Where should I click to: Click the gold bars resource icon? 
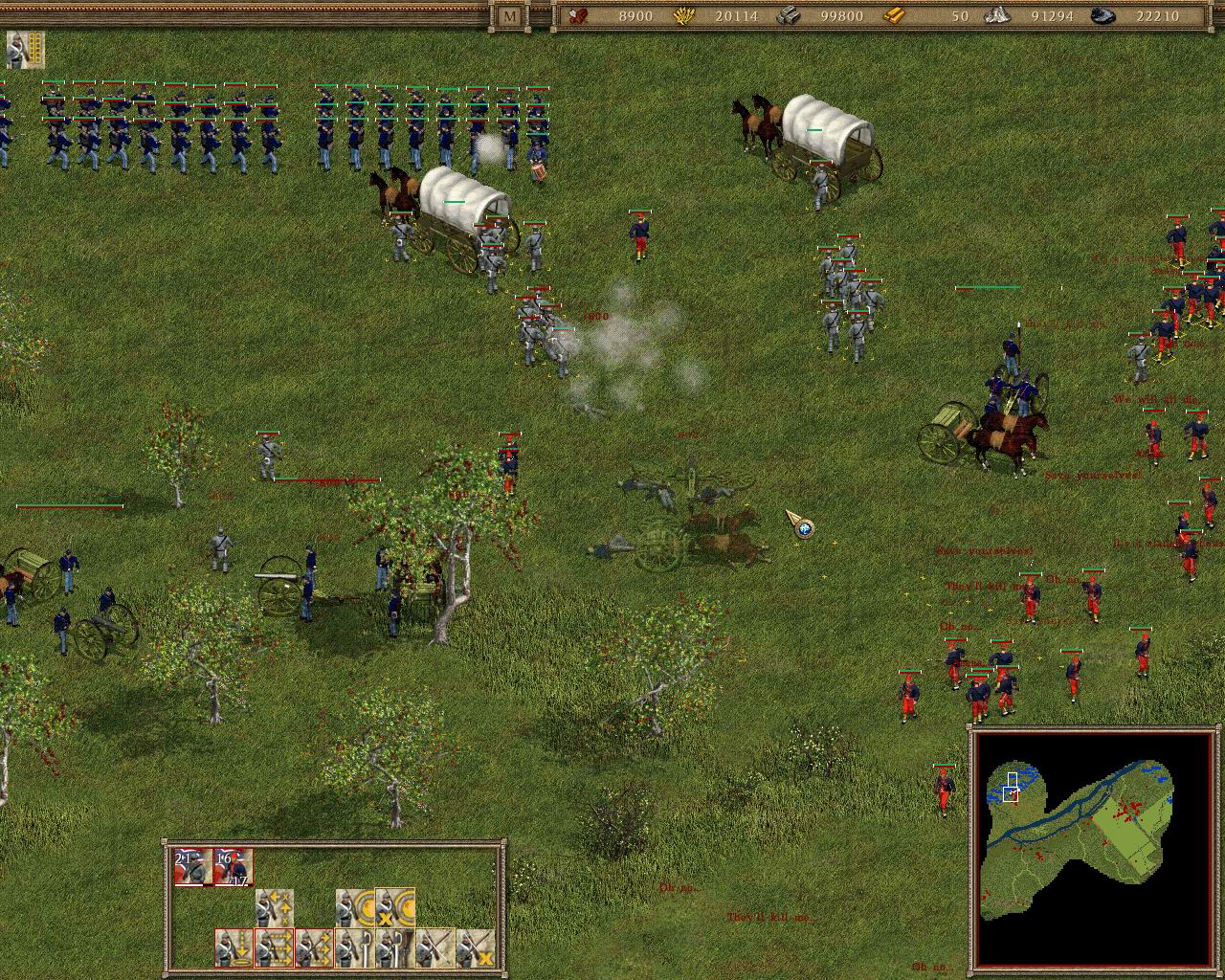coord(893,16)
